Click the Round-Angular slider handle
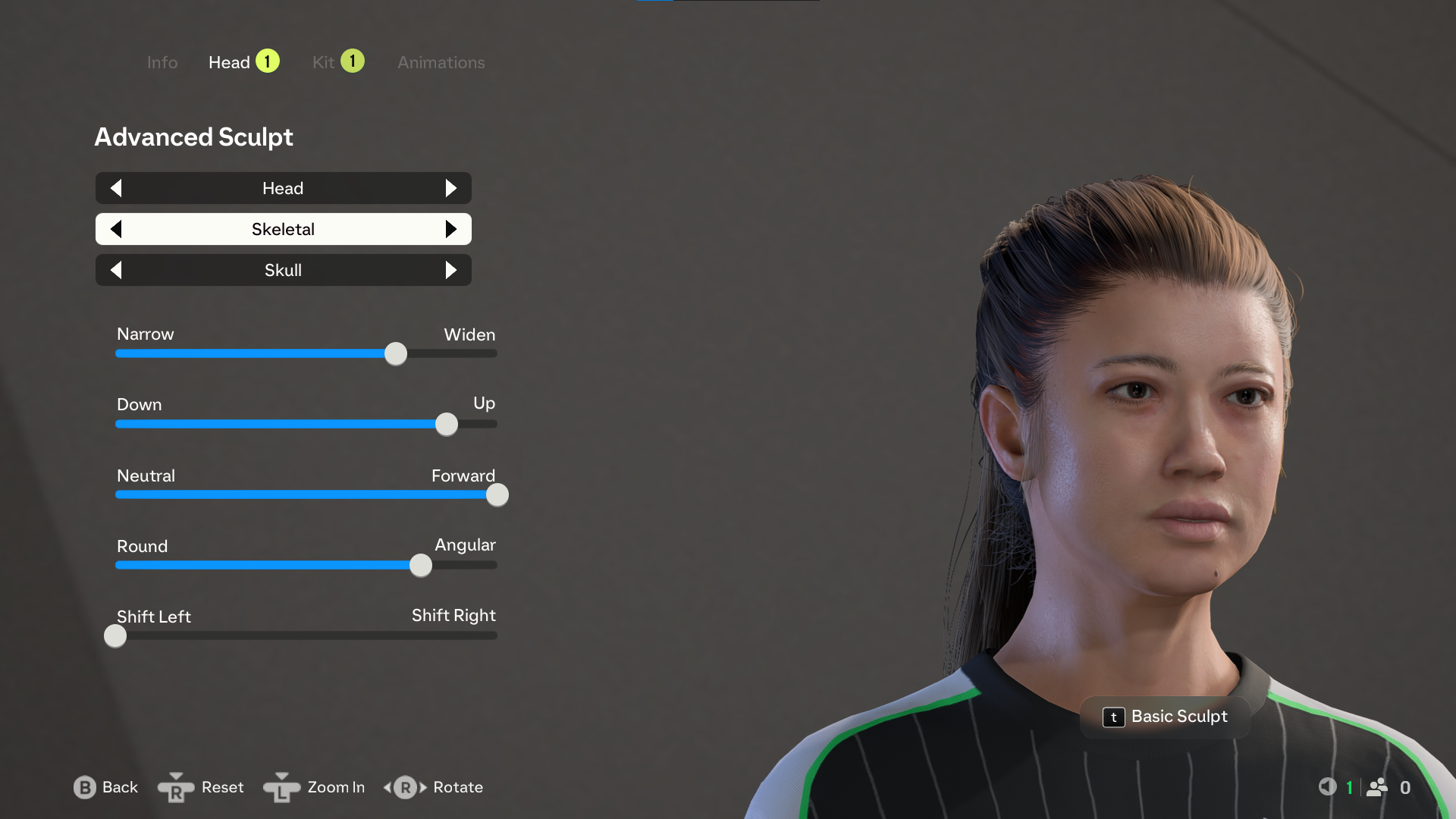1456x819 pixels. click(x=420, y=565)
